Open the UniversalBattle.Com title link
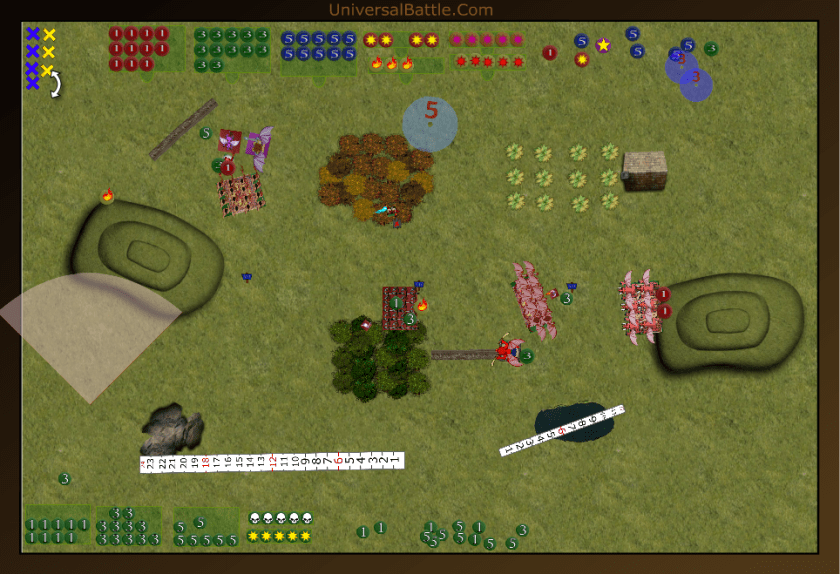 point(410,10)
